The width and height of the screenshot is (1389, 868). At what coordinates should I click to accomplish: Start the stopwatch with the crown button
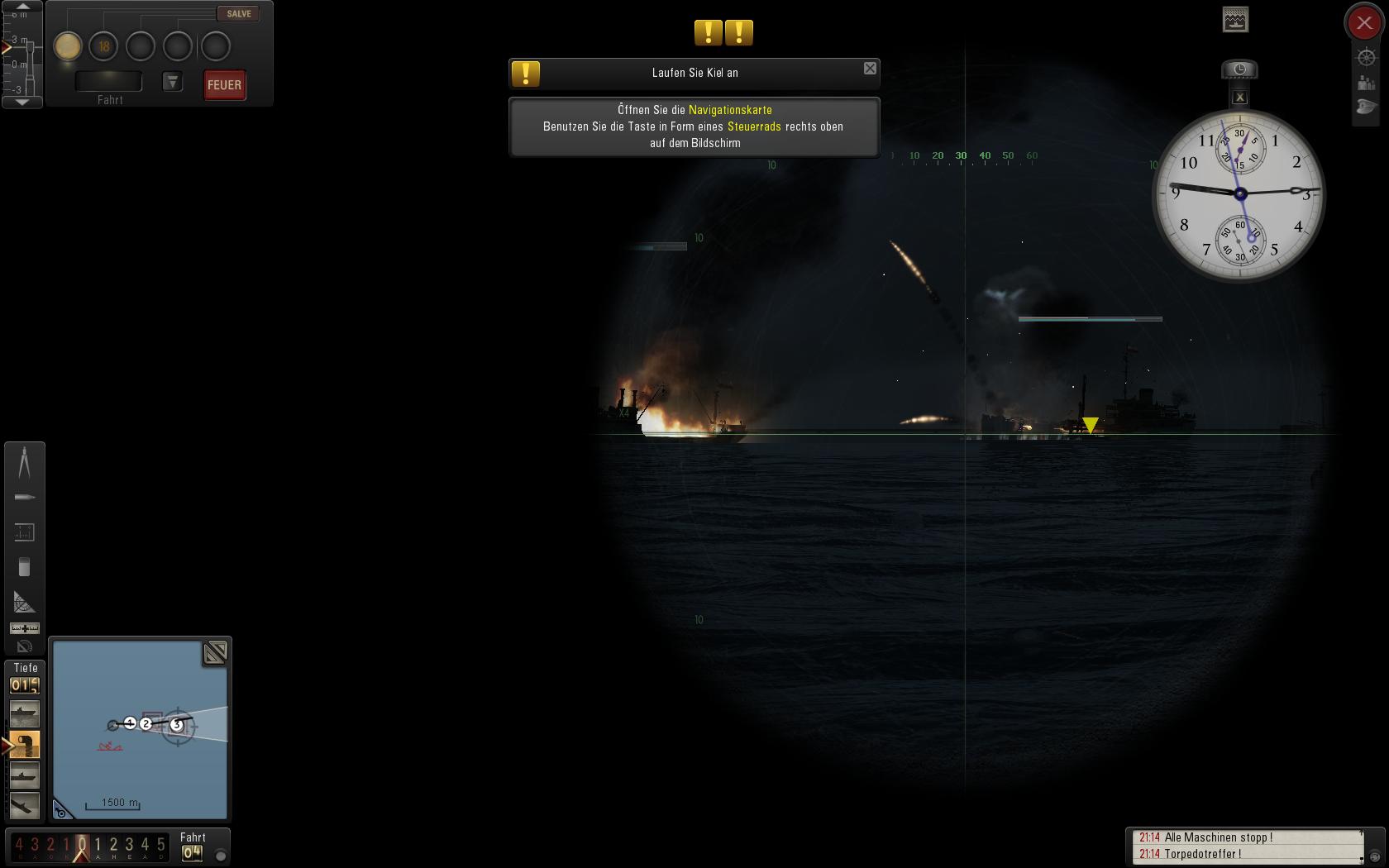pos(1239,69)
